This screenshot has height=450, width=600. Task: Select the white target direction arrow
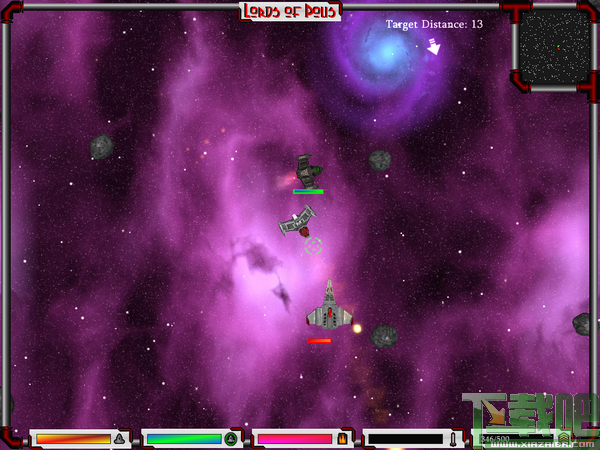point(433,46)
